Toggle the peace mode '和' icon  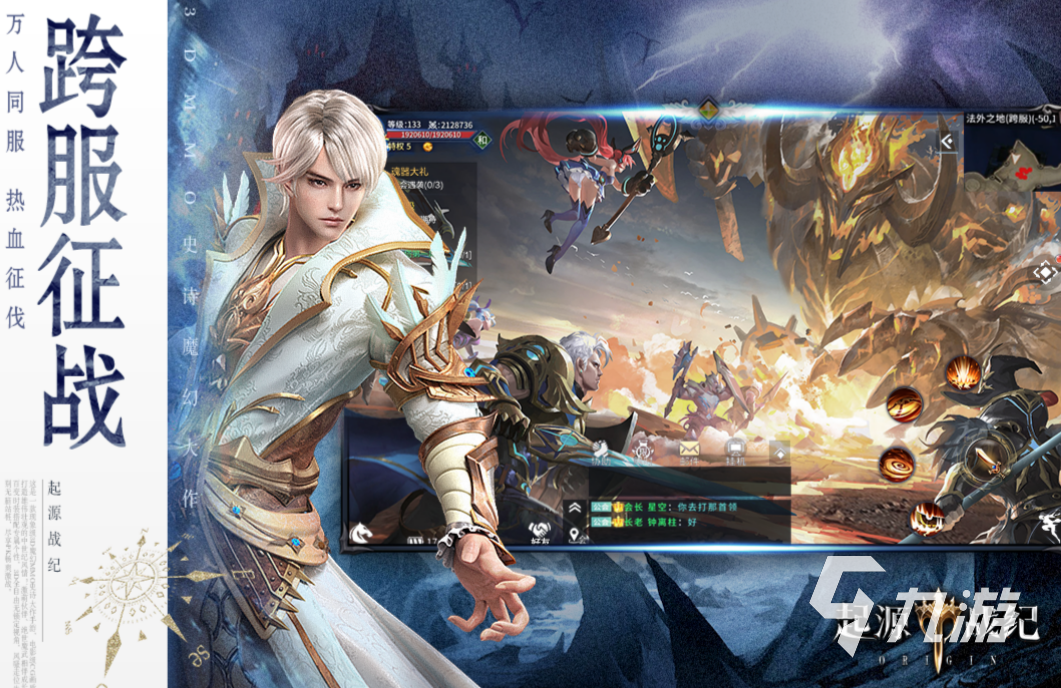tap(480, 141)
